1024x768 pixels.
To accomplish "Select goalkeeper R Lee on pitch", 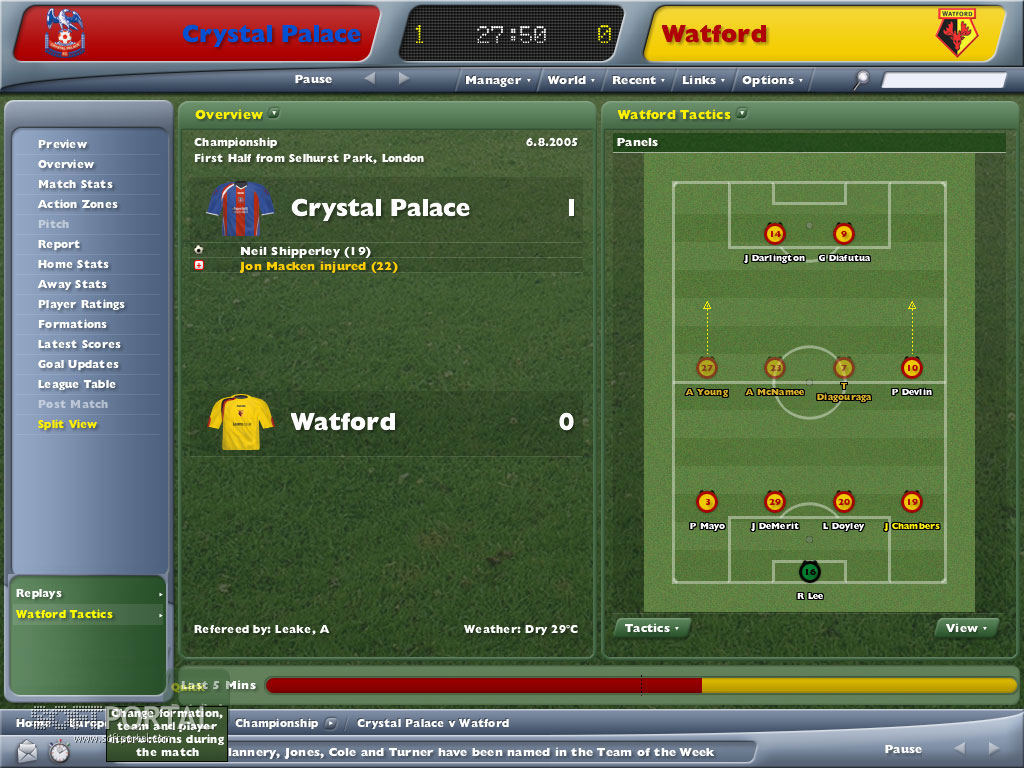I will point(809,572).
